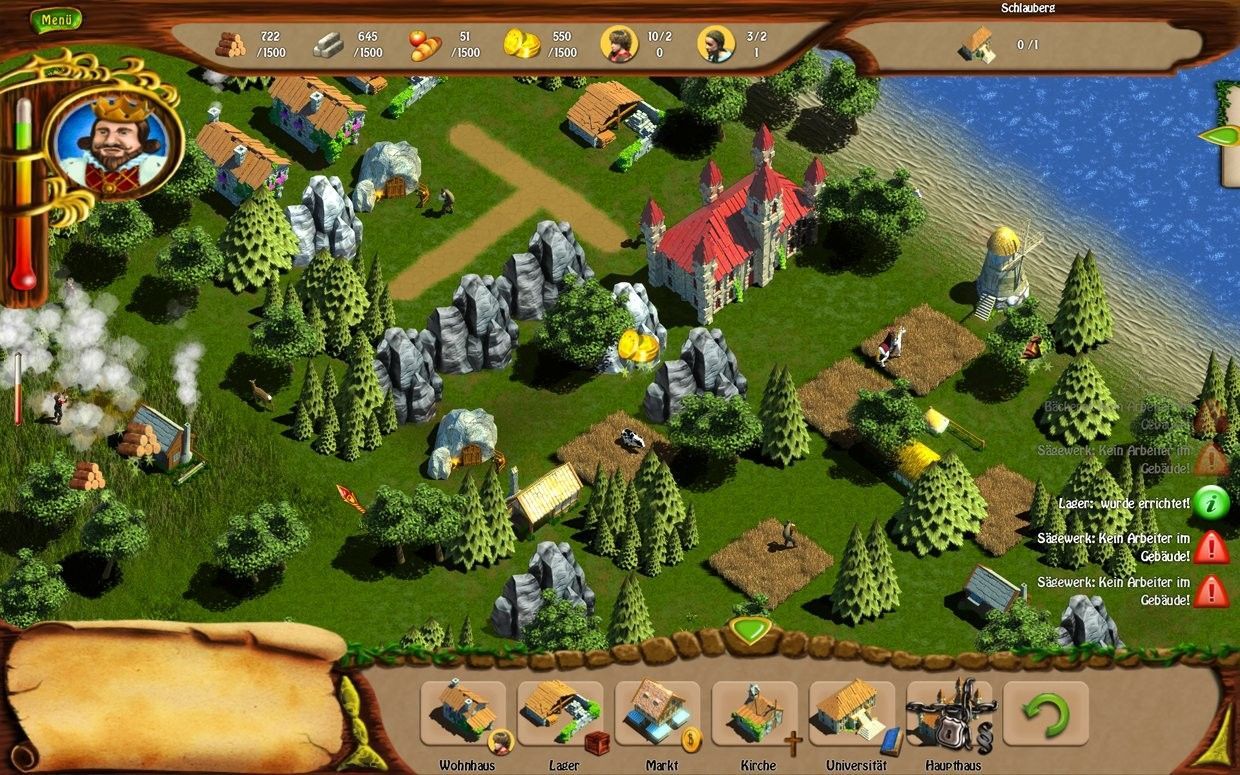This screenshot has width=1240, height=775.
Task: Click the yellow arrow beside the parchment
Action: point(350,715)
